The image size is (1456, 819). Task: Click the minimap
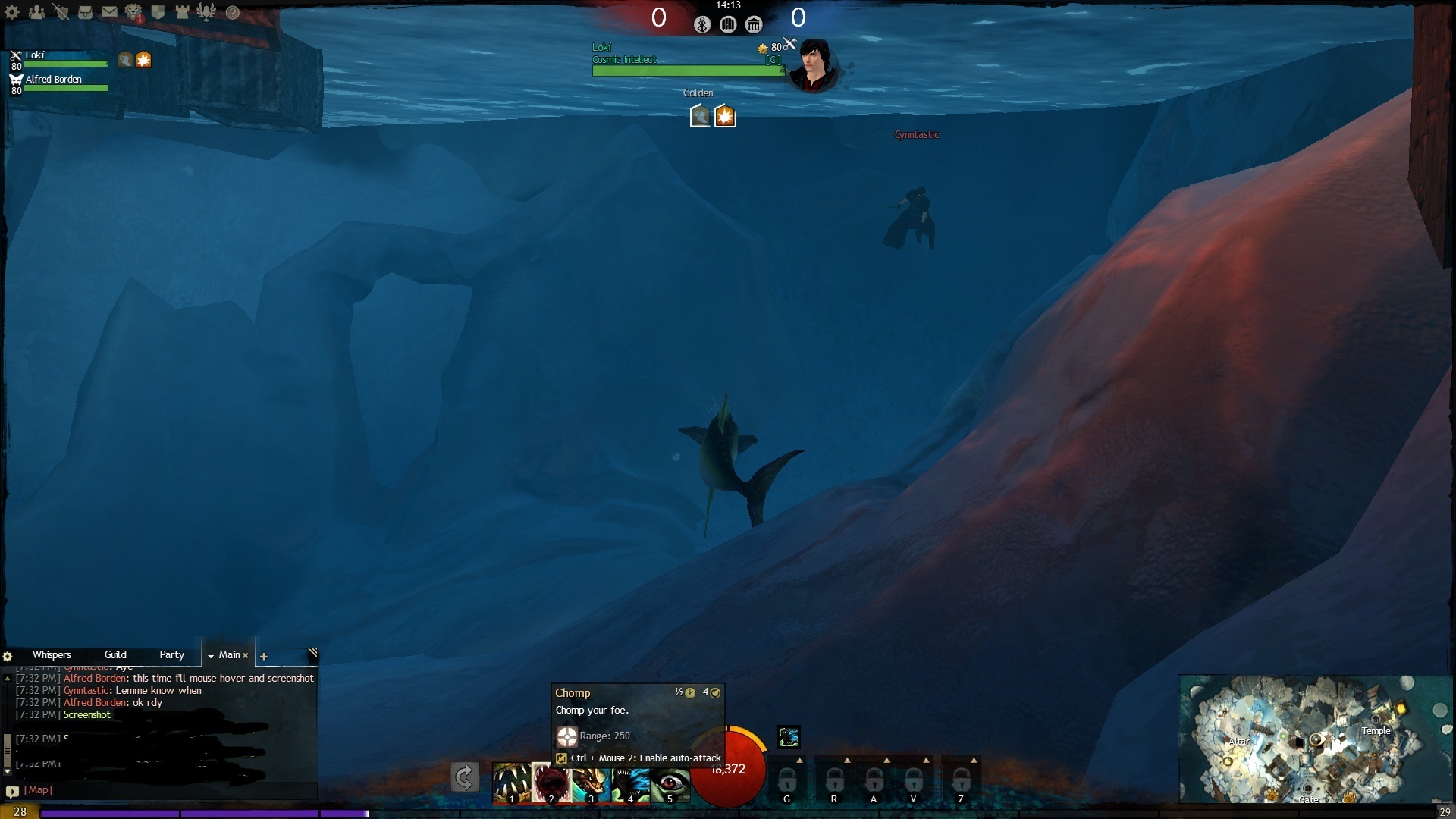tap(1316, 739)
